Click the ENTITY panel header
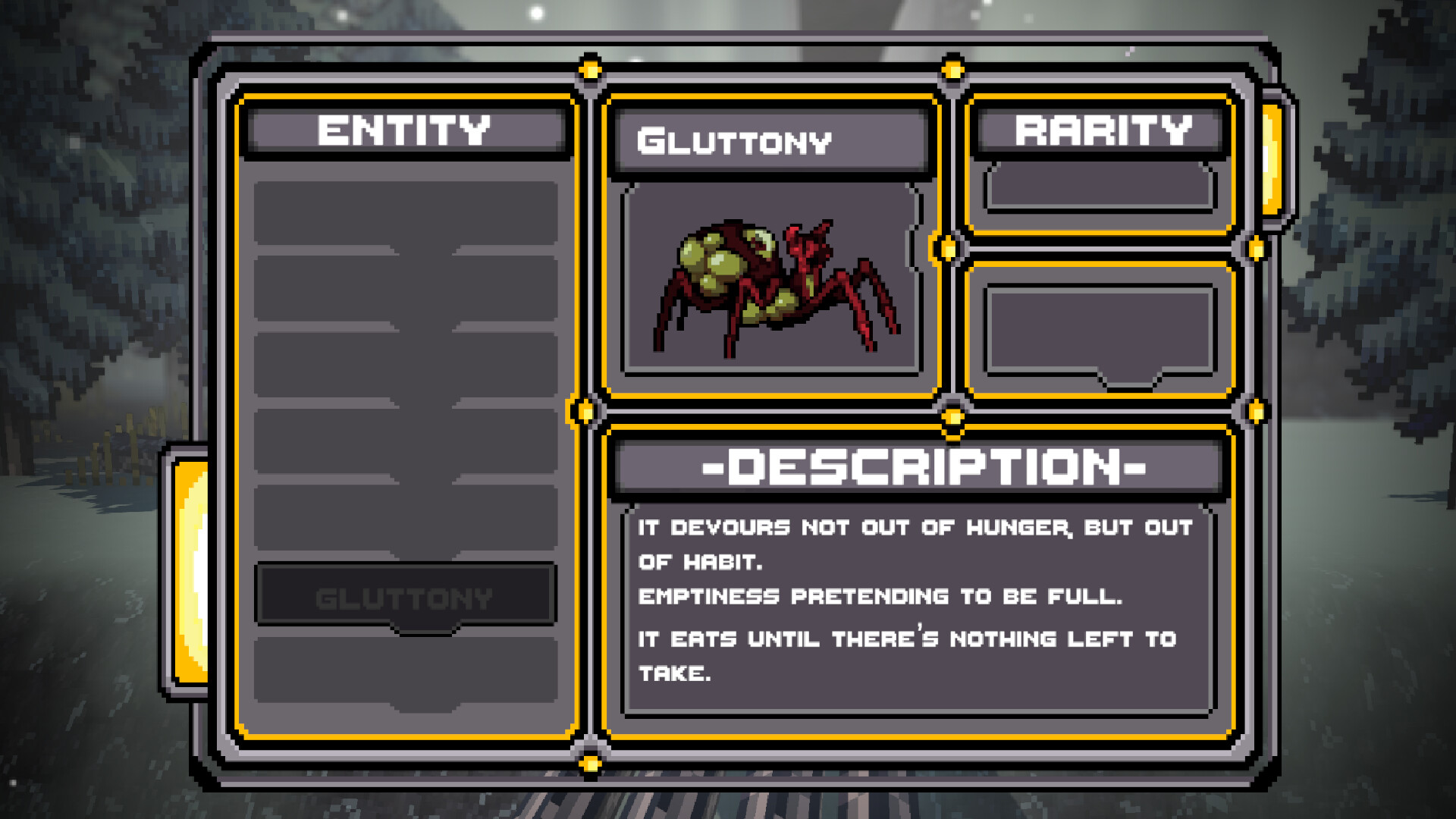 (x=404, y=130)
